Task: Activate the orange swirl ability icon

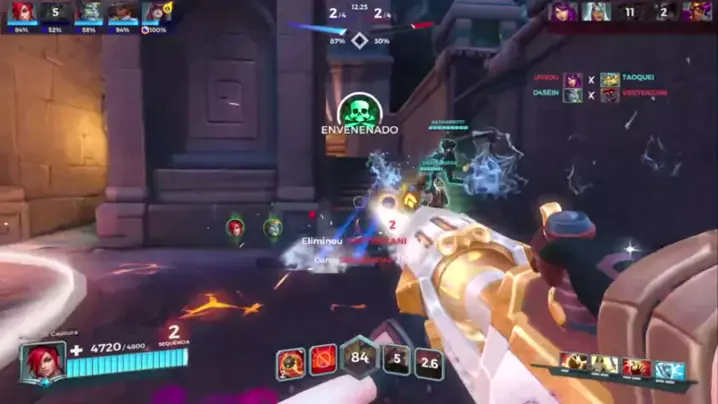Action: [291, 361]
